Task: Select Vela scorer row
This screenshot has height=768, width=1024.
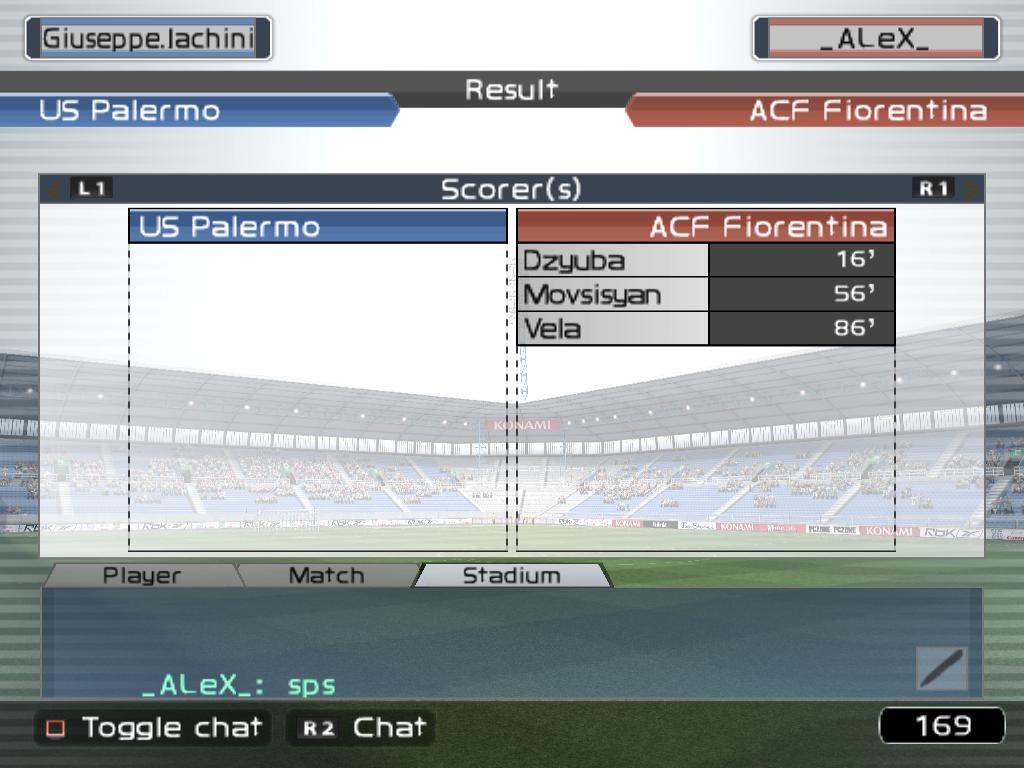Action: coord(705,329)
